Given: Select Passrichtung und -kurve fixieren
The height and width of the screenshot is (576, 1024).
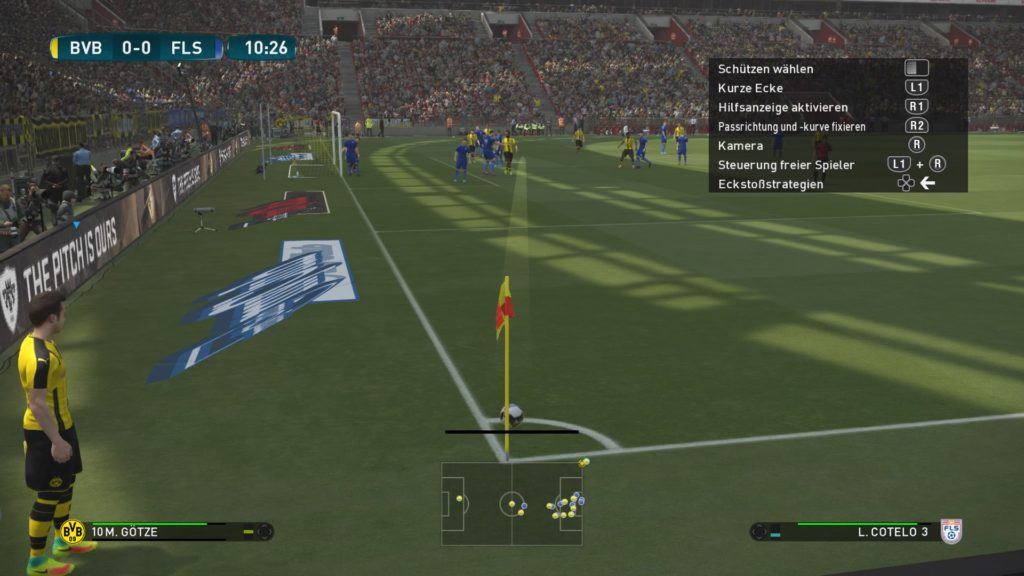Looking at the screenshot, I should point(792,126).
